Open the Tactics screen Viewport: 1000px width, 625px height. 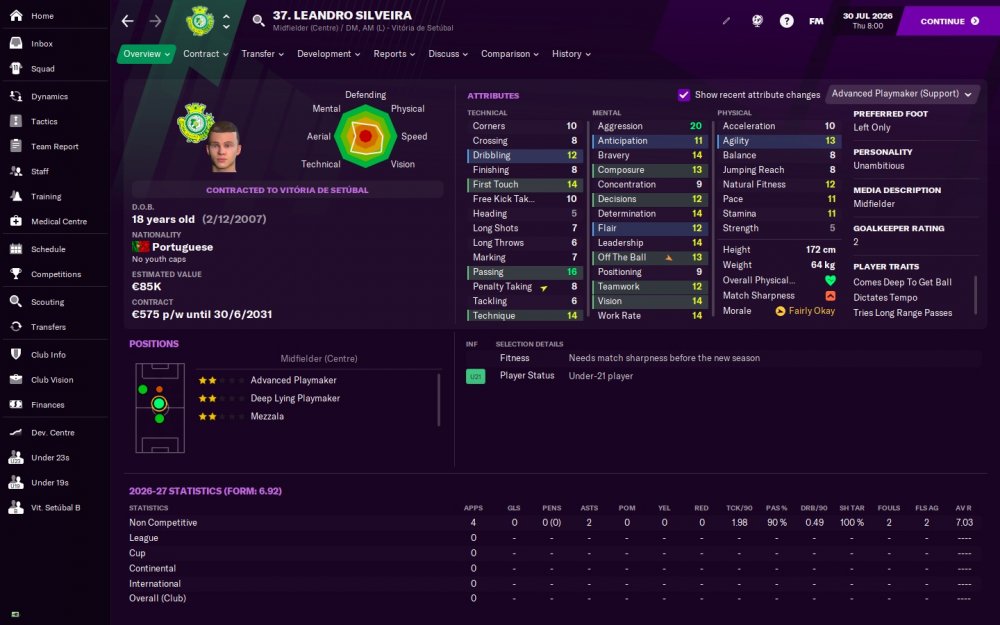pyautogui.click(x=44, y=122)
